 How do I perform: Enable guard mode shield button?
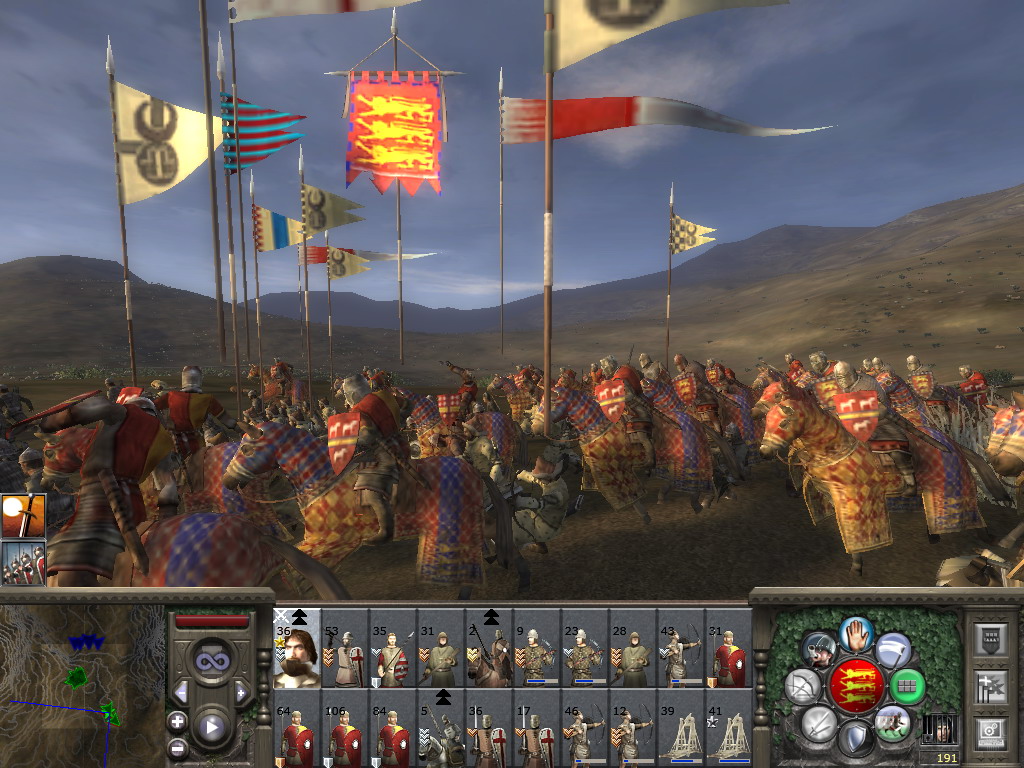(x=855, y=738)
